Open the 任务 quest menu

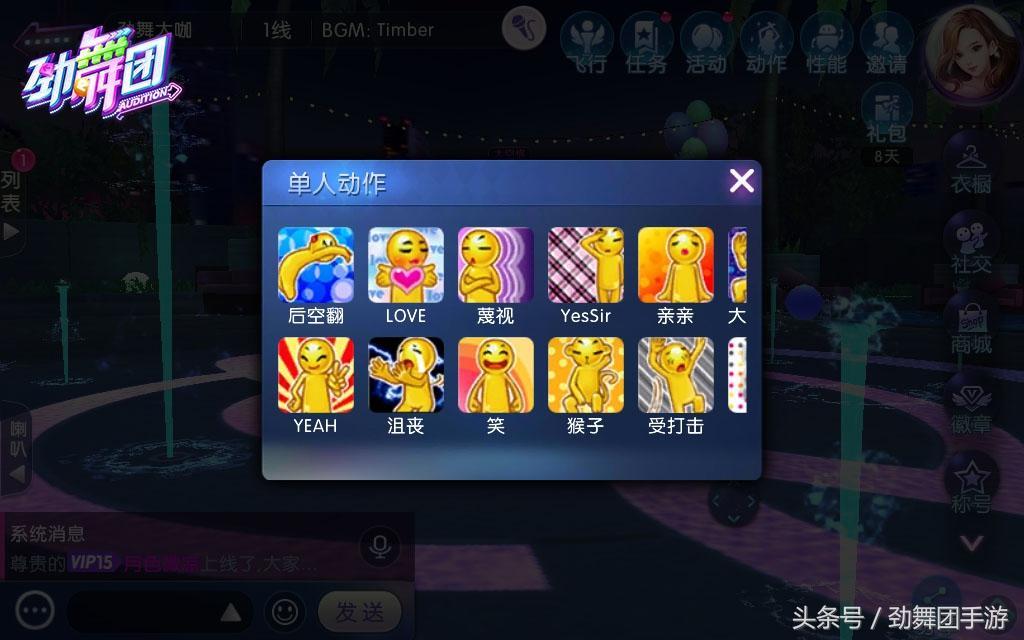coord(646,44)
